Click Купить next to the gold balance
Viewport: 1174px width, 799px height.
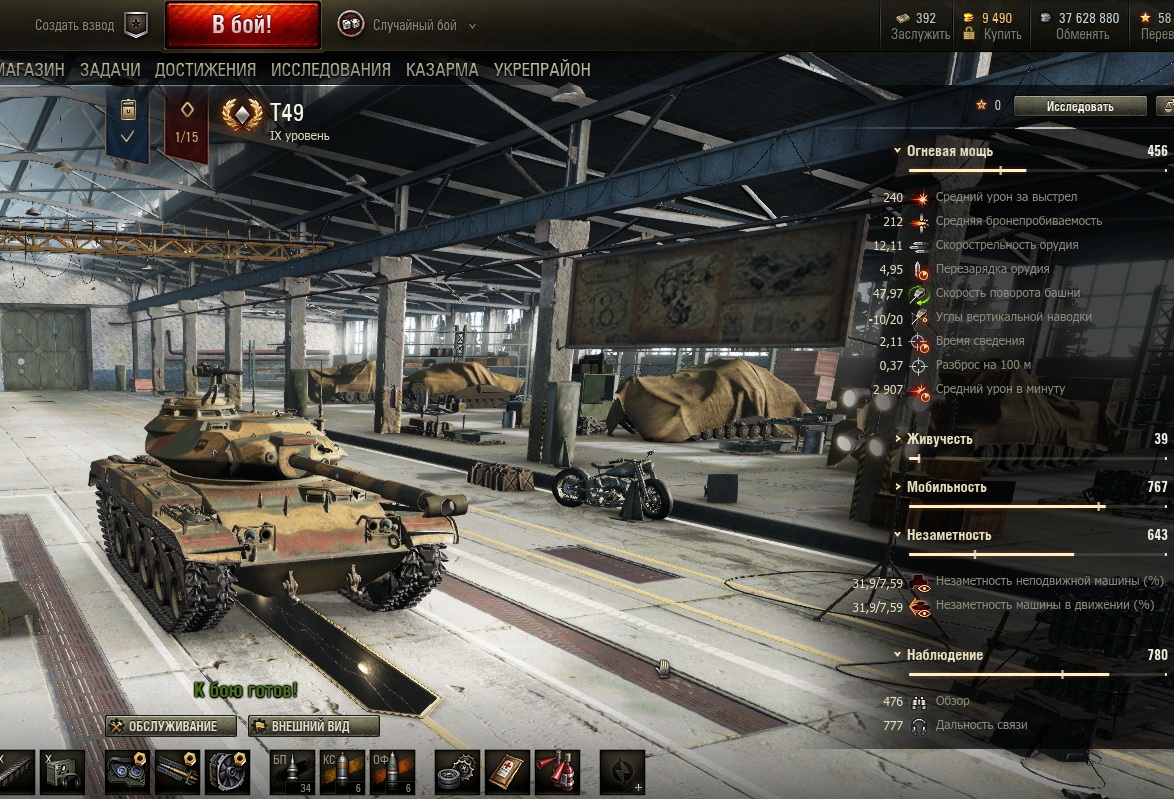1002,34
